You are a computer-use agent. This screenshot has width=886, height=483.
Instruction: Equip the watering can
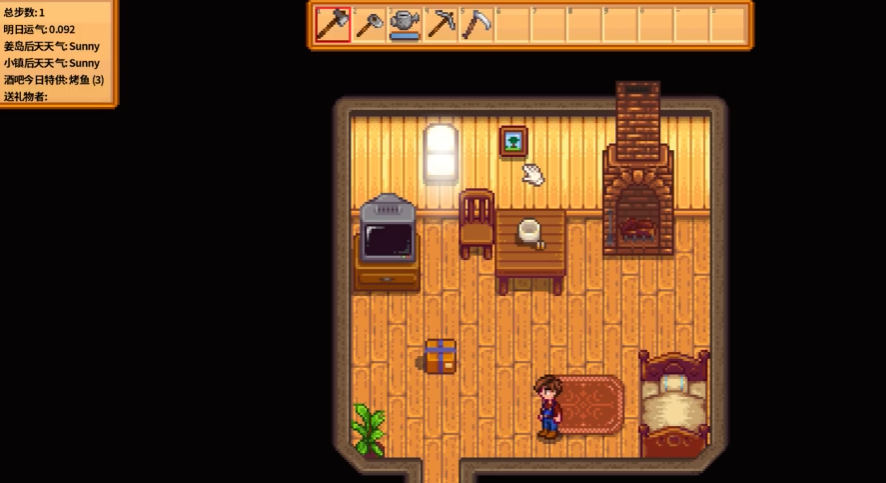tap(405, 24)
